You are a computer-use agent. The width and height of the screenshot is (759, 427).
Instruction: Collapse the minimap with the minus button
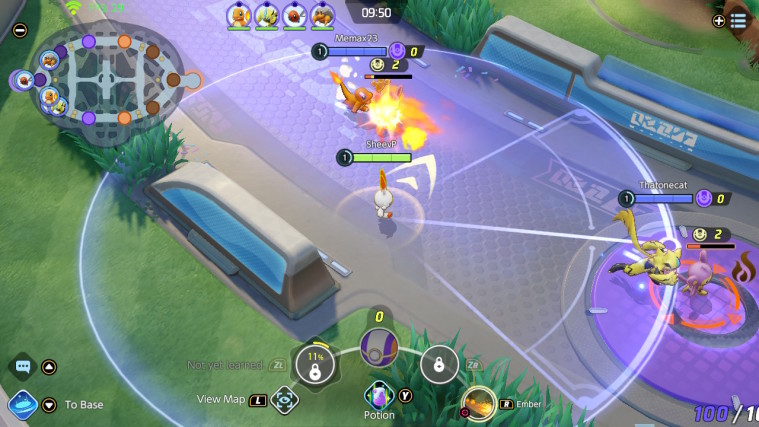[20, 30]
